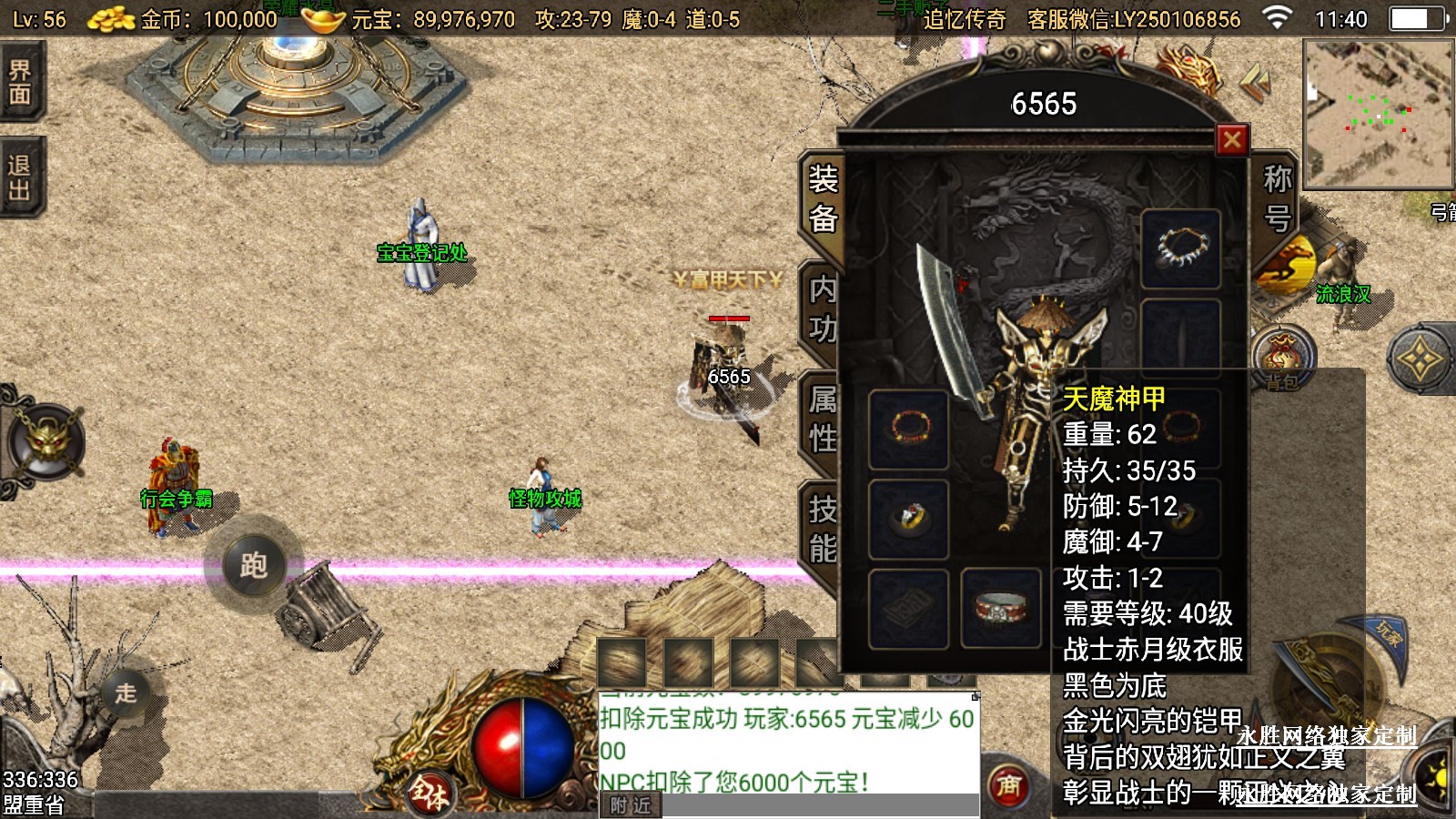This screenshot has height=819, width=1456.
Task: Tap the 走 walk button
Action: [x=126, y=693]
